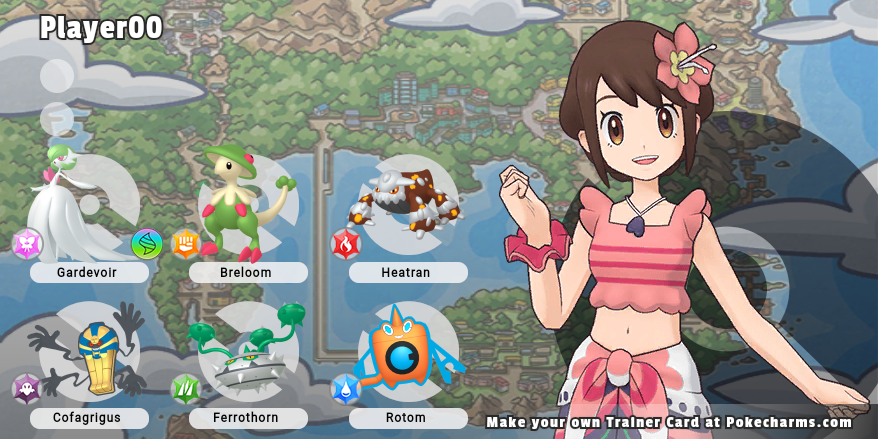Click the Cofagrigus name label
The width and height of the screenshot is (878, 439).
click(89, 418)
